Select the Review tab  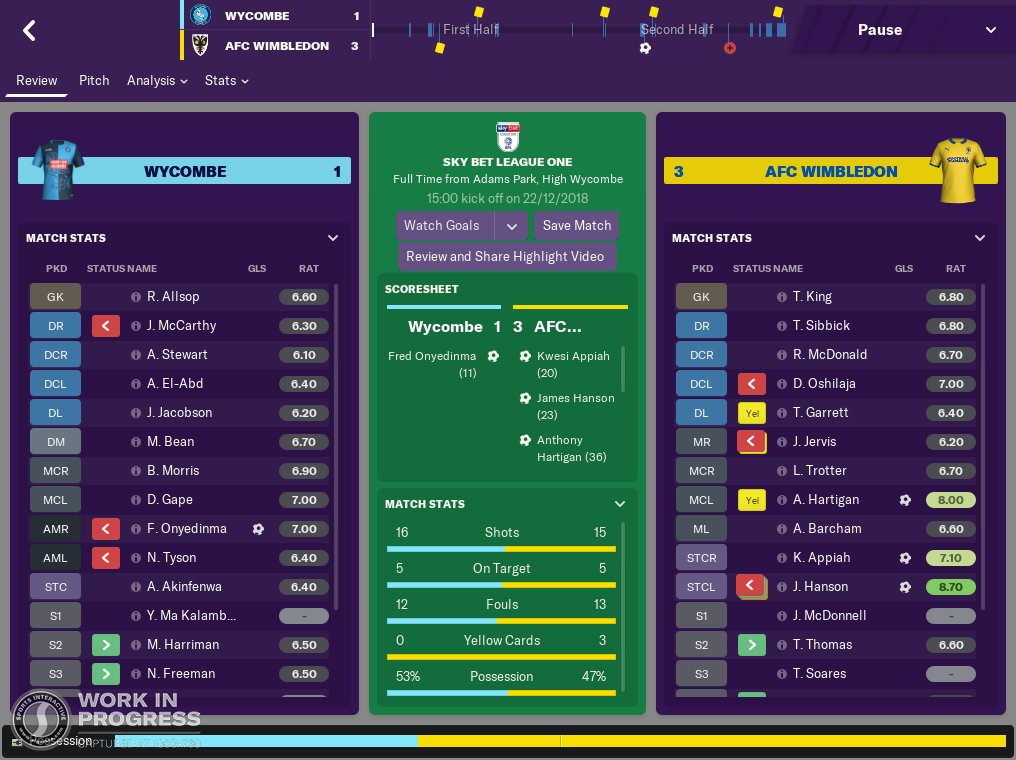tap(37, 80)
